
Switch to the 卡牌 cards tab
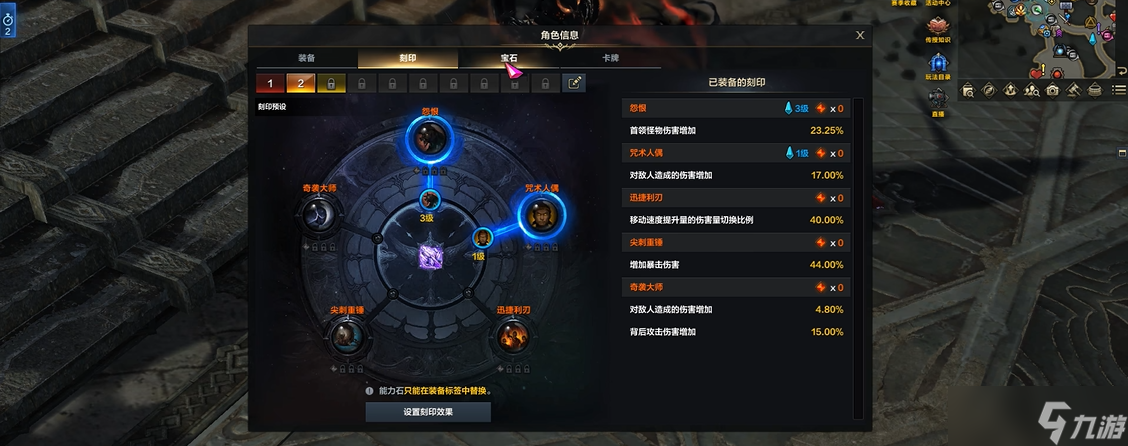coord(610,58)
